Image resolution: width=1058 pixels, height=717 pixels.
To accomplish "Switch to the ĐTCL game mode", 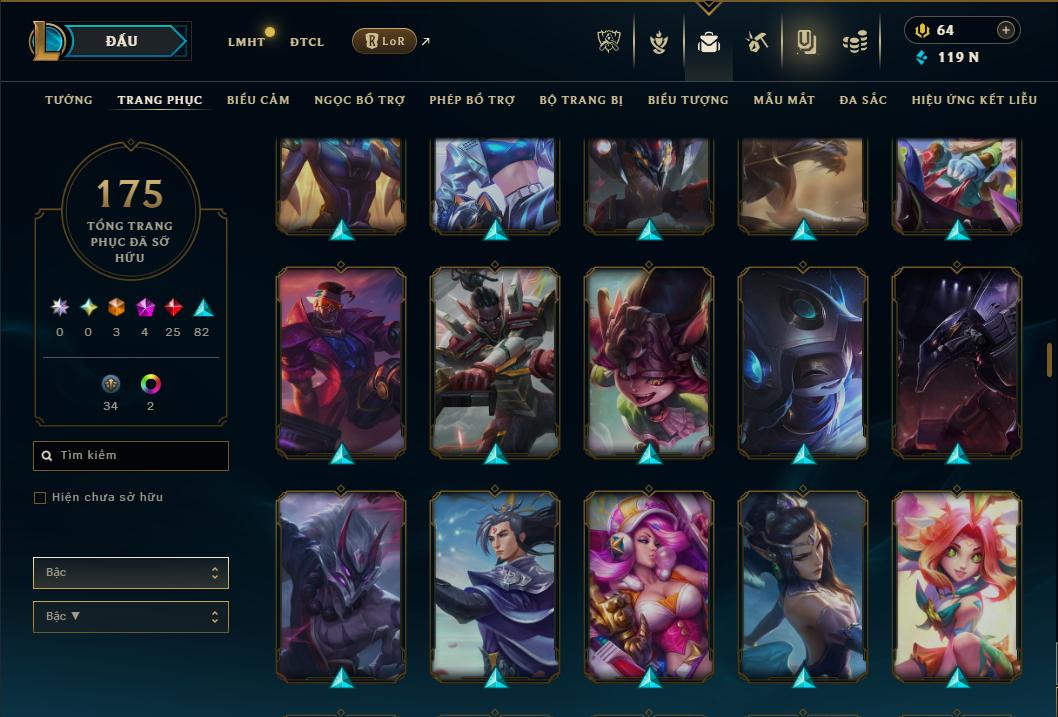I will 306,42.
